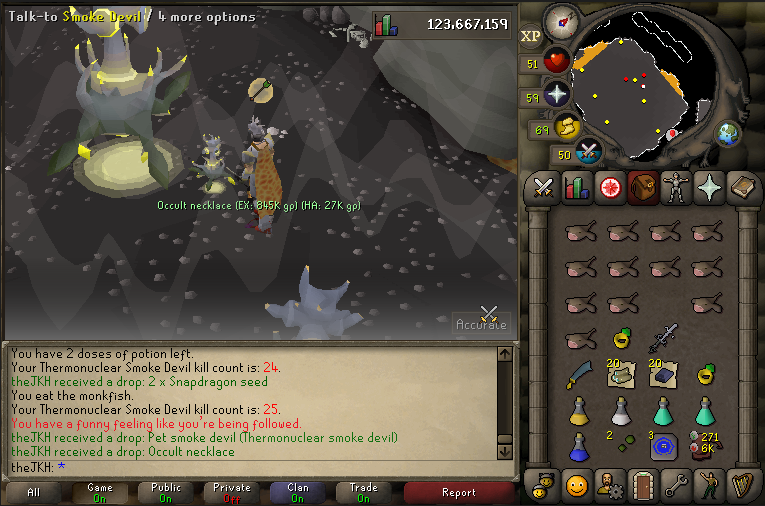Switch to the Magic spellbook tab
This screenshot has width=765, height=506.
click(741, 187)
